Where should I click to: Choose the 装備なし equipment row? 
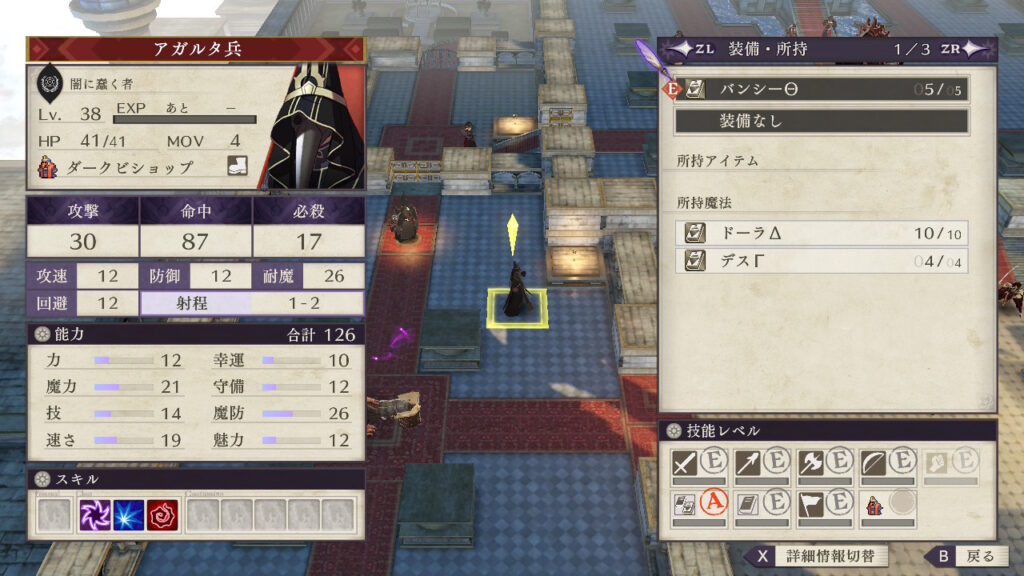tap(822, 121)
